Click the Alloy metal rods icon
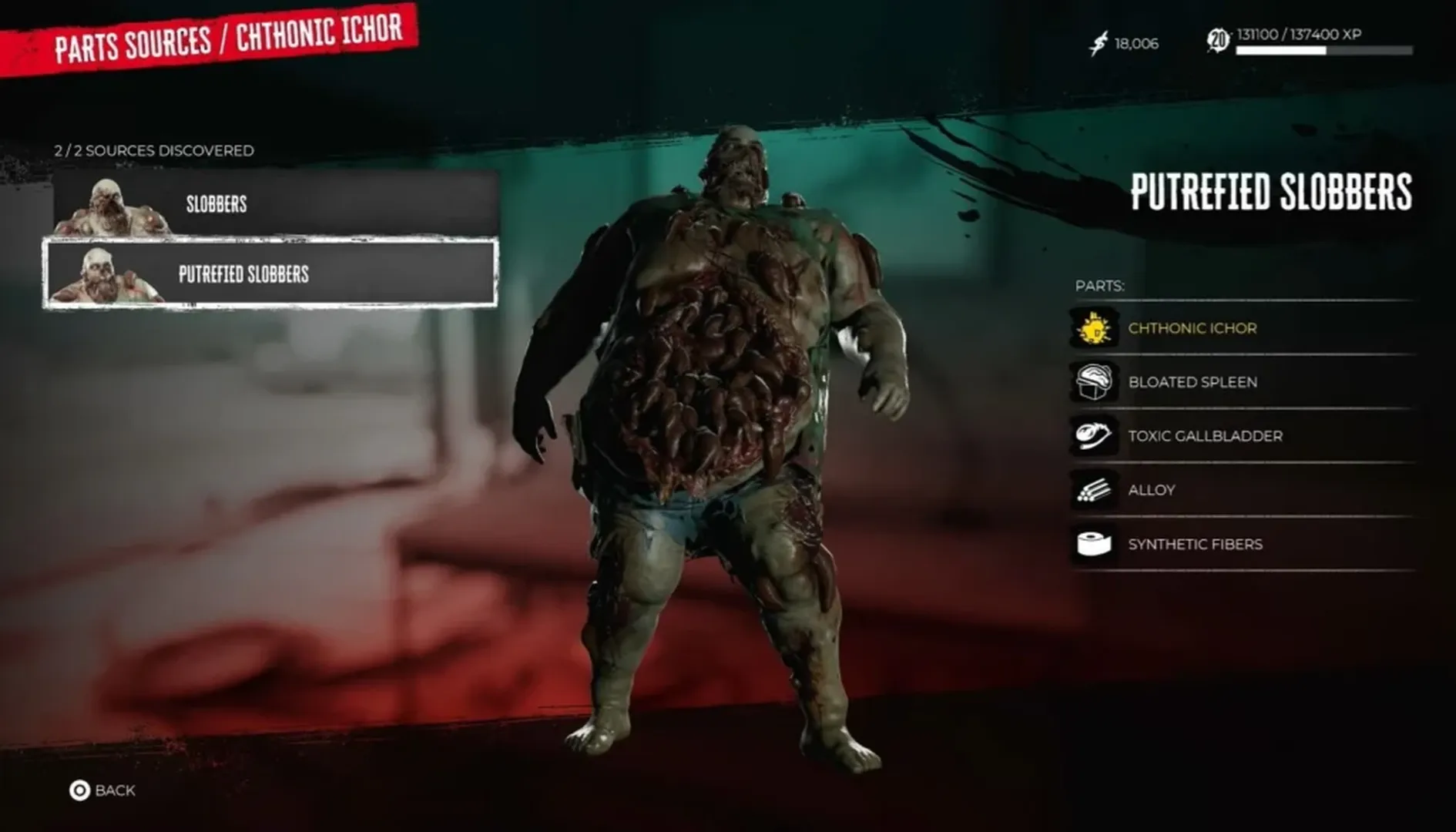Image resolution: width=1456 pixels, height=832 pixels. 1095,489
